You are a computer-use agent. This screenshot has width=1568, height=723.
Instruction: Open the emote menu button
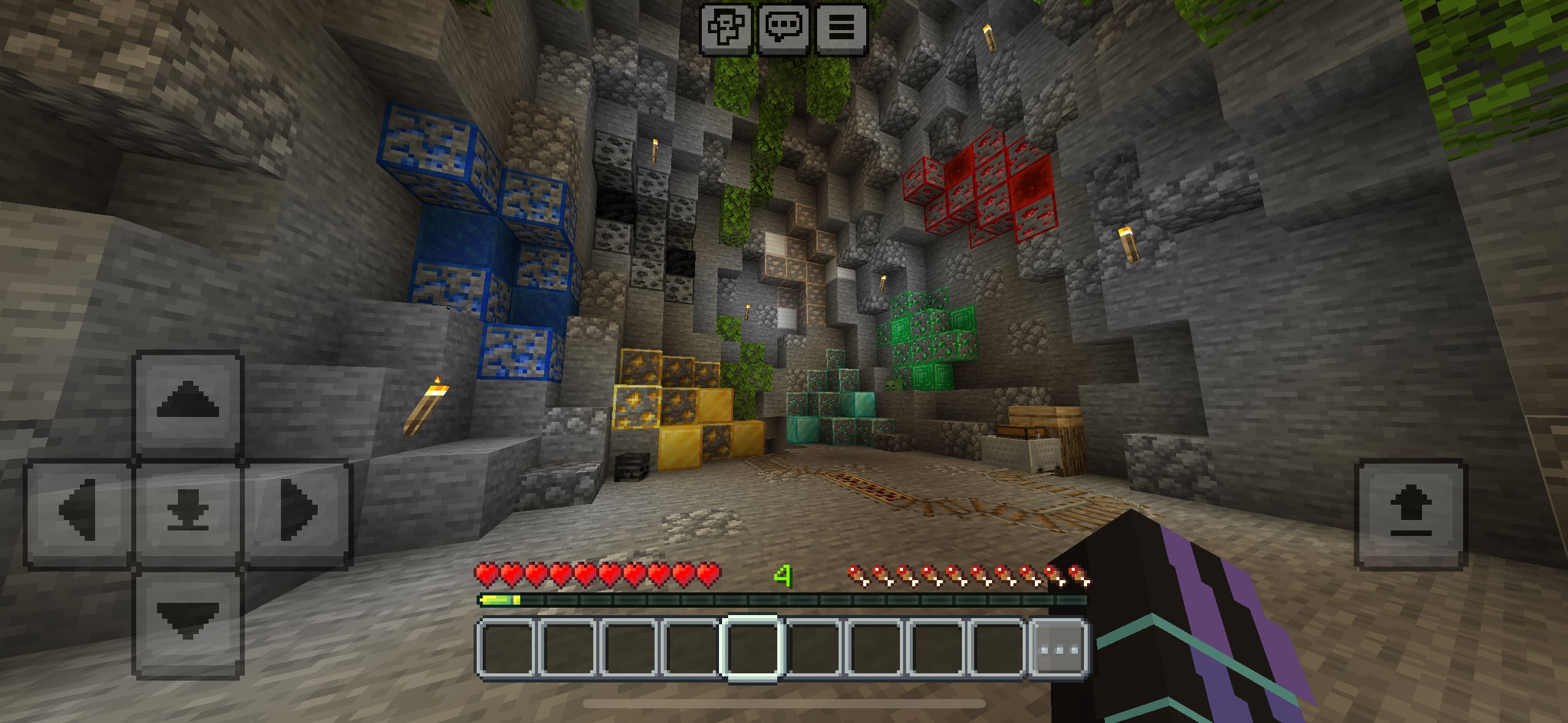[x=726, y=28]
